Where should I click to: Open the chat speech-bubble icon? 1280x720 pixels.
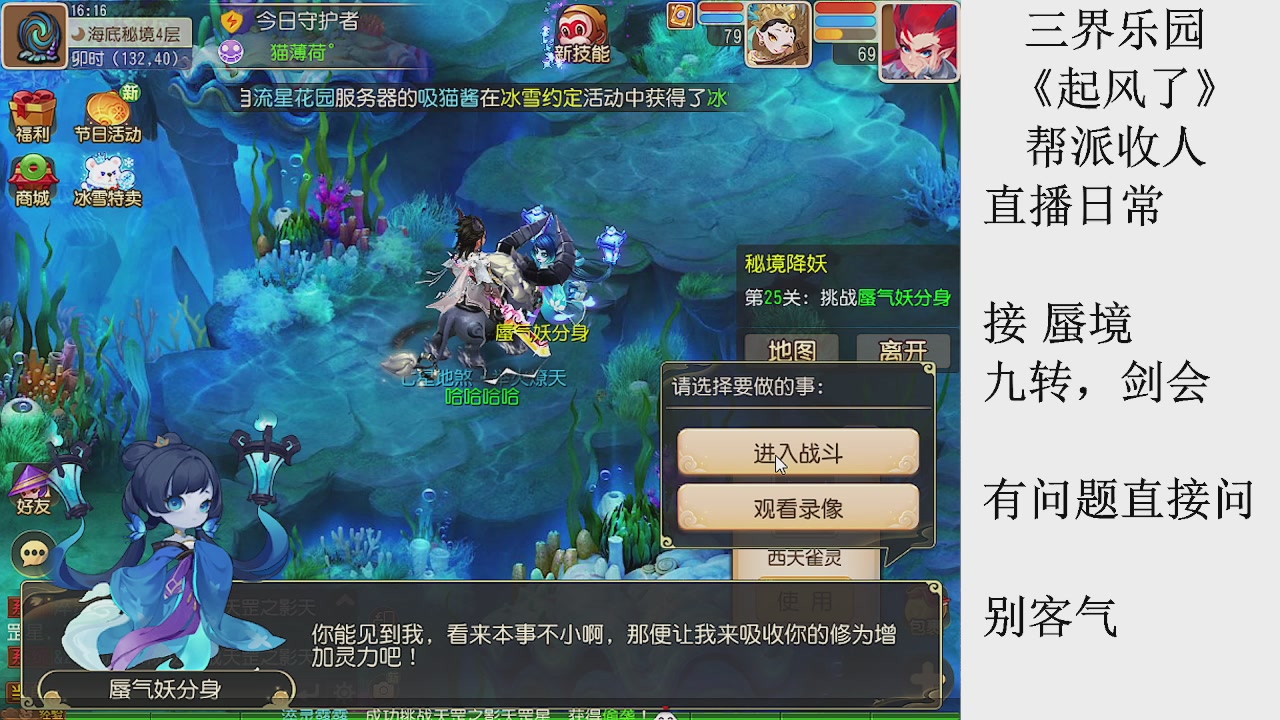(34, 553)
